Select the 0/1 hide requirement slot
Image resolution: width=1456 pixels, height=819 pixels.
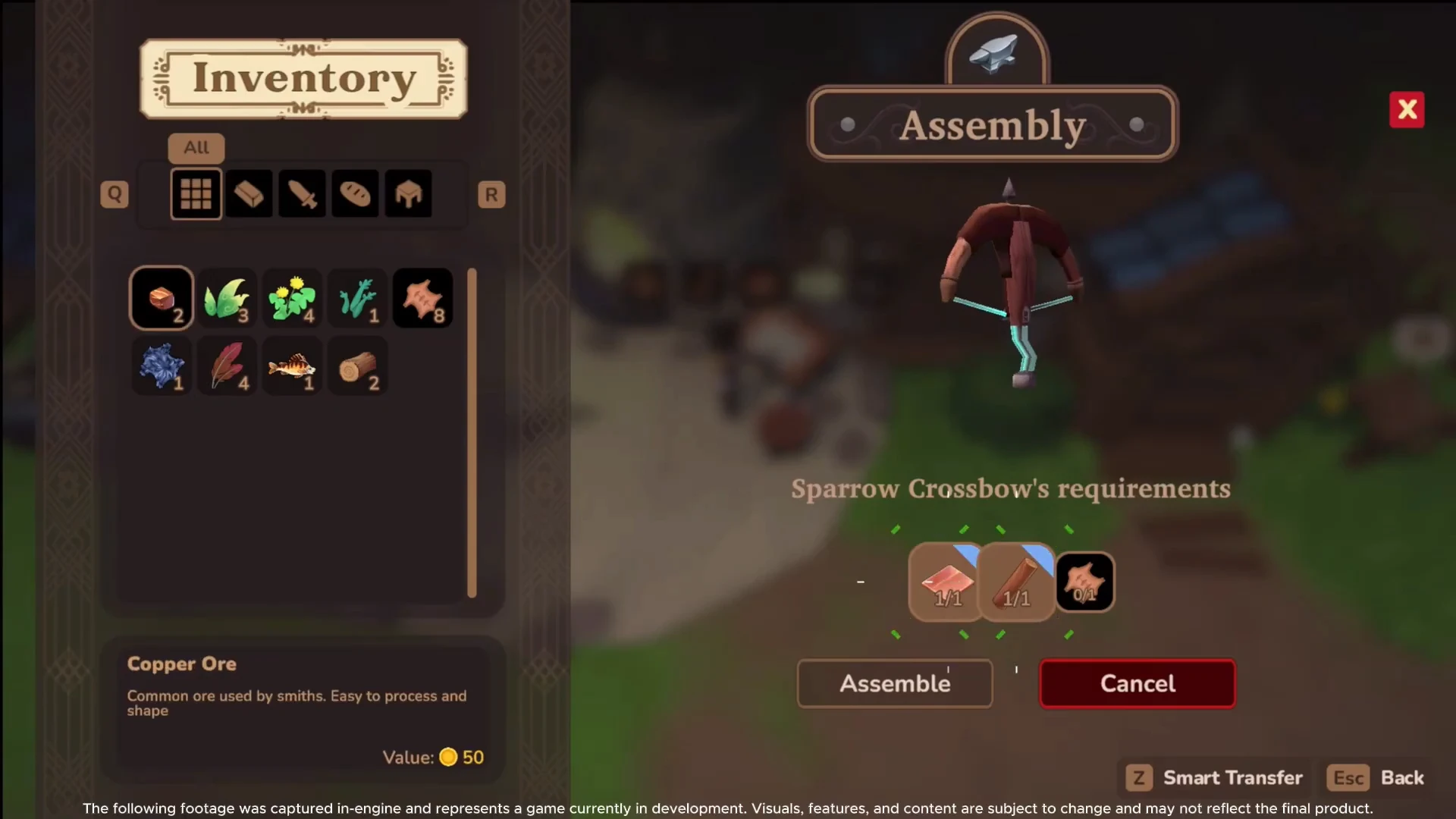(1086, 582)
